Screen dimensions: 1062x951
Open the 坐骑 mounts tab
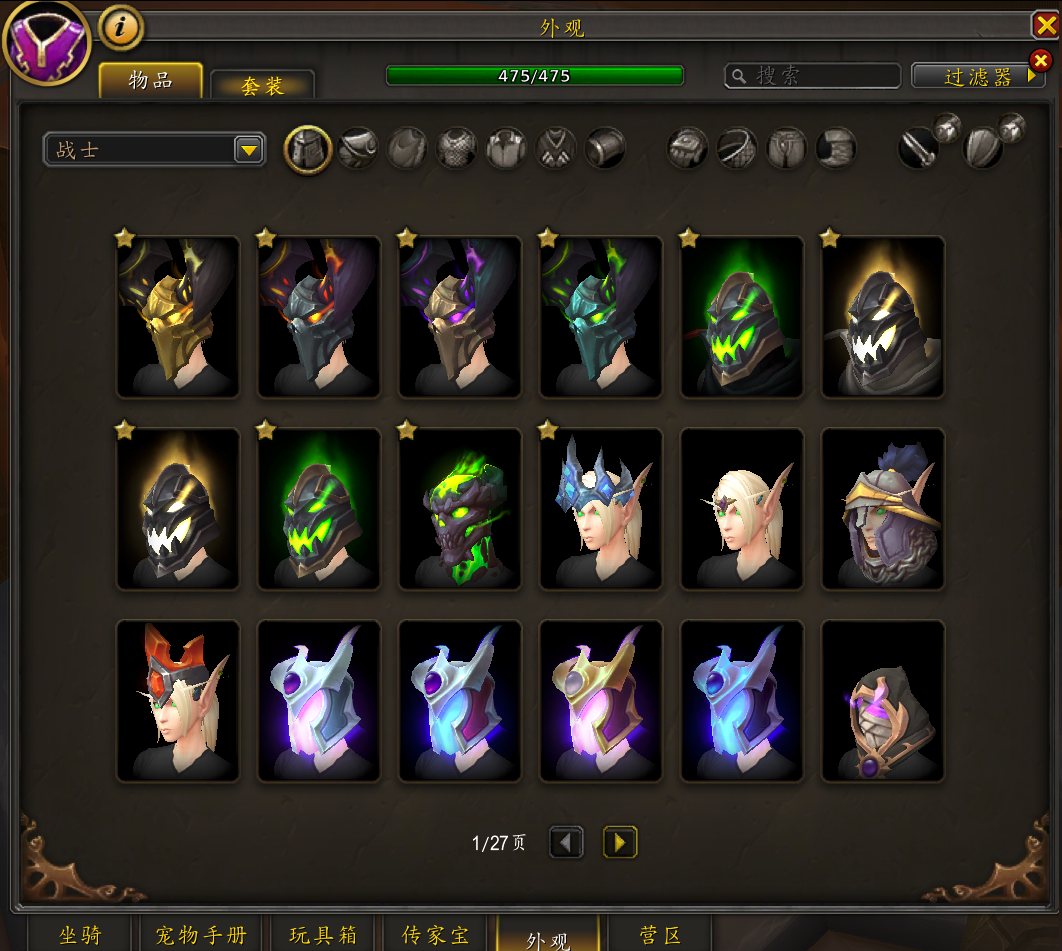80,935
